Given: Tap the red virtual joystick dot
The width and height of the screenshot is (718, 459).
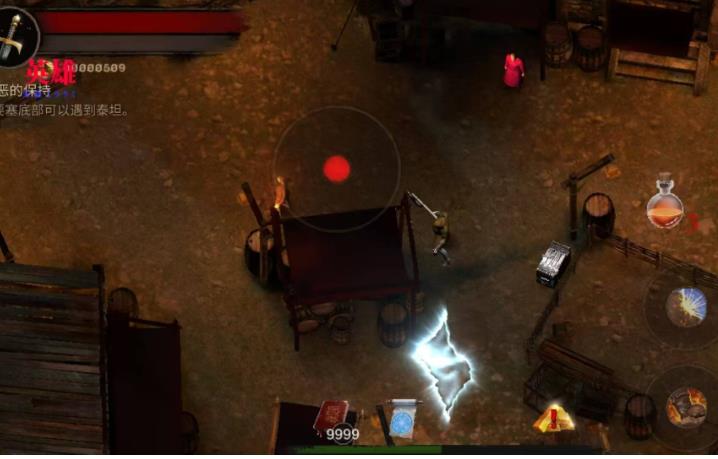Looking at the screenshot, I should click(x=337, y=169).
